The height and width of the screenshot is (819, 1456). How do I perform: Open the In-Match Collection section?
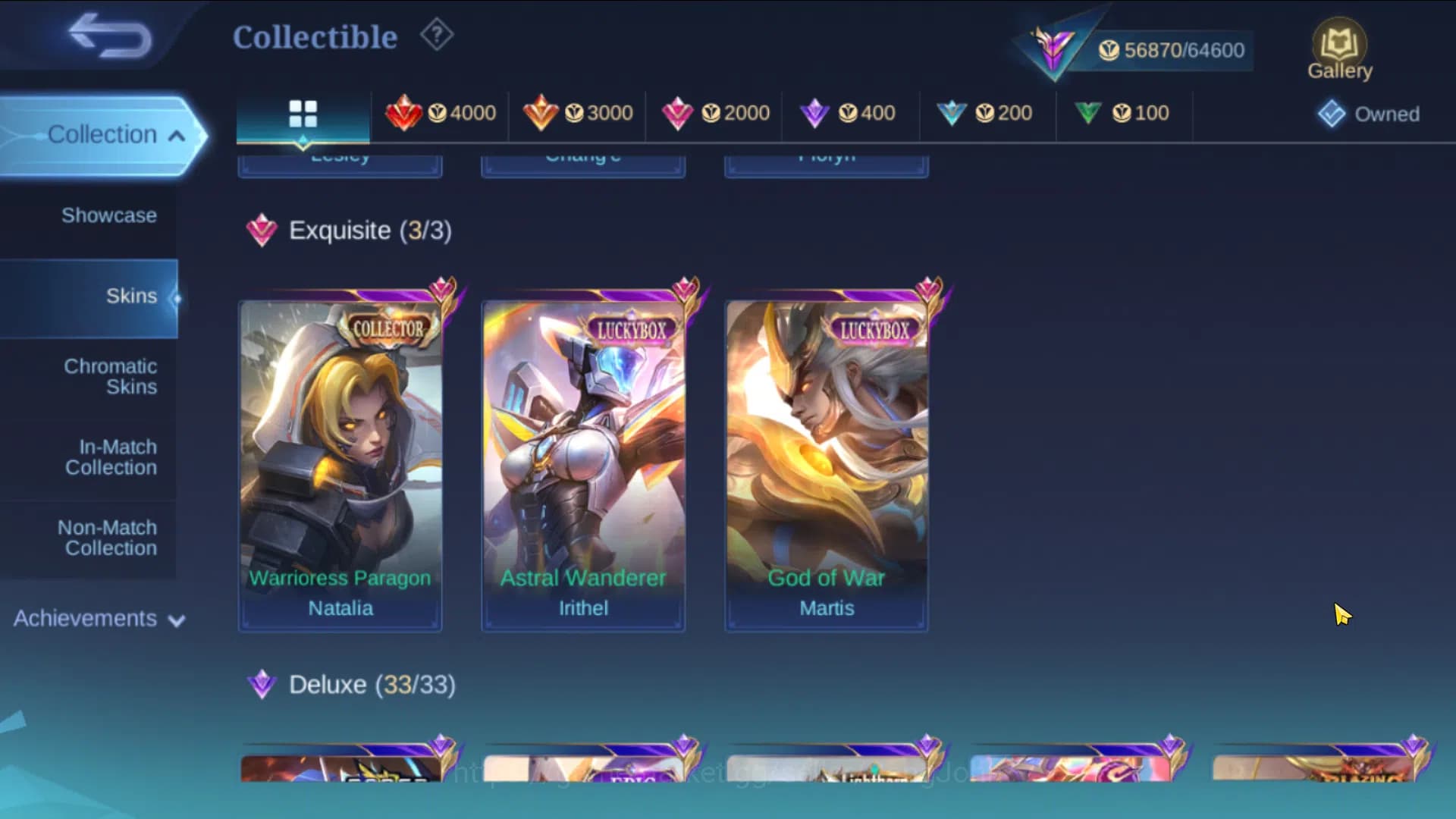pyautogui.click(x=111, y=458)
